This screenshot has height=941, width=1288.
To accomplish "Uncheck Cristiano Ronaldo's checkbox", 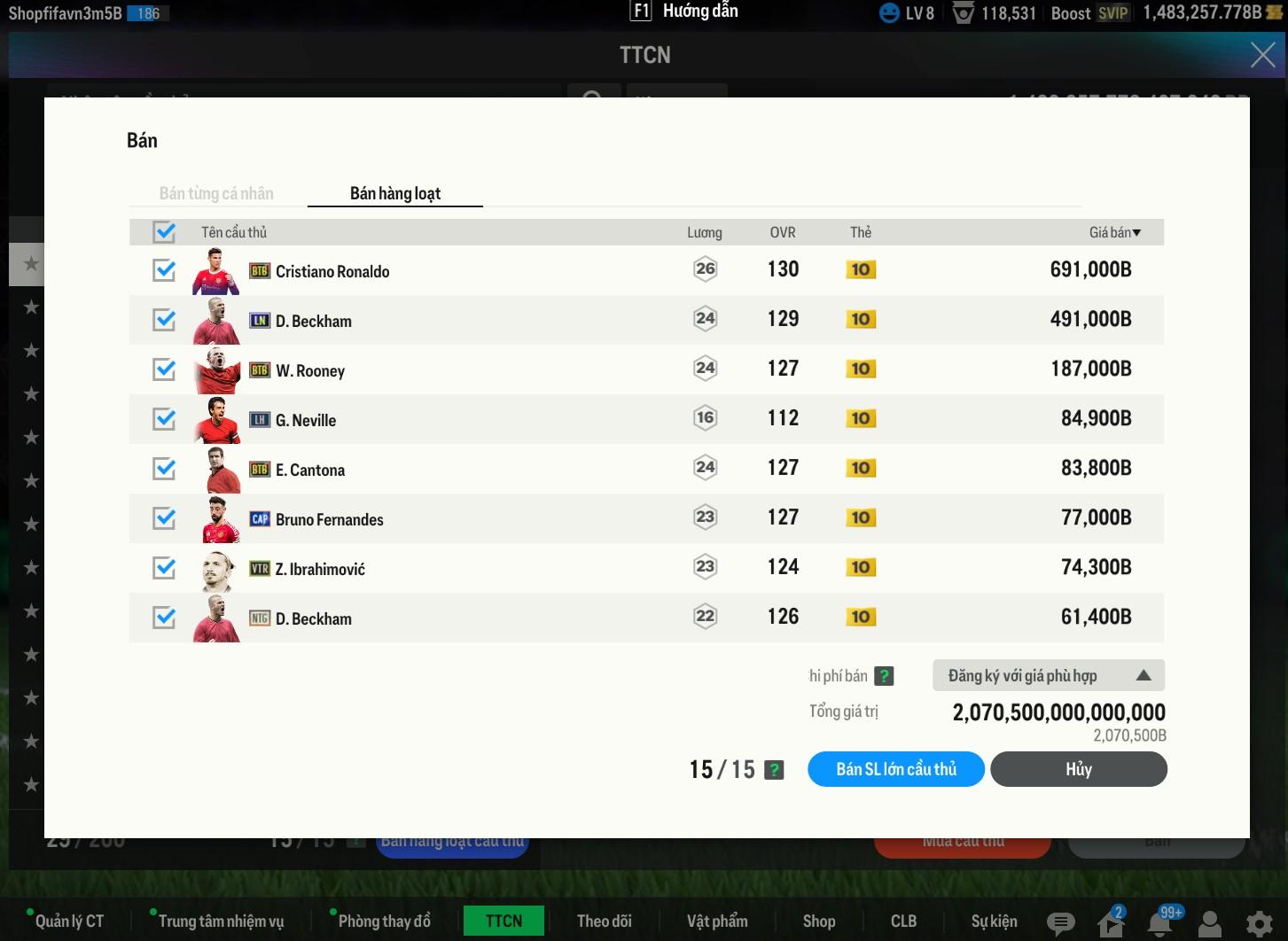I will (x=164, y=270).
